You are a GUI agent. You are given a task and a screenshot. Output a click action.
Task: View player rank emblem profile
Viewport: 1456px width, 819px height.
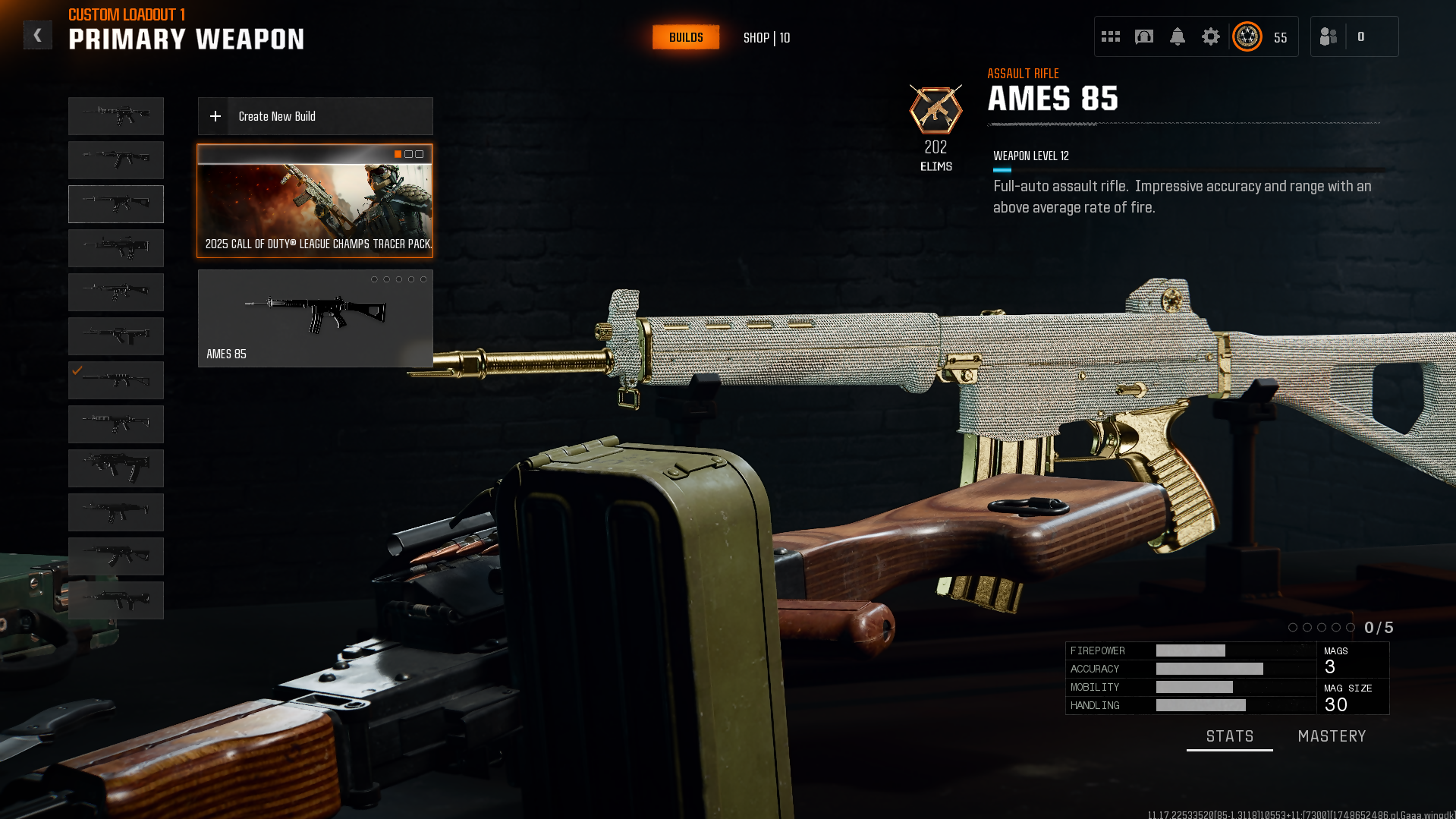tap(1247, 36)
